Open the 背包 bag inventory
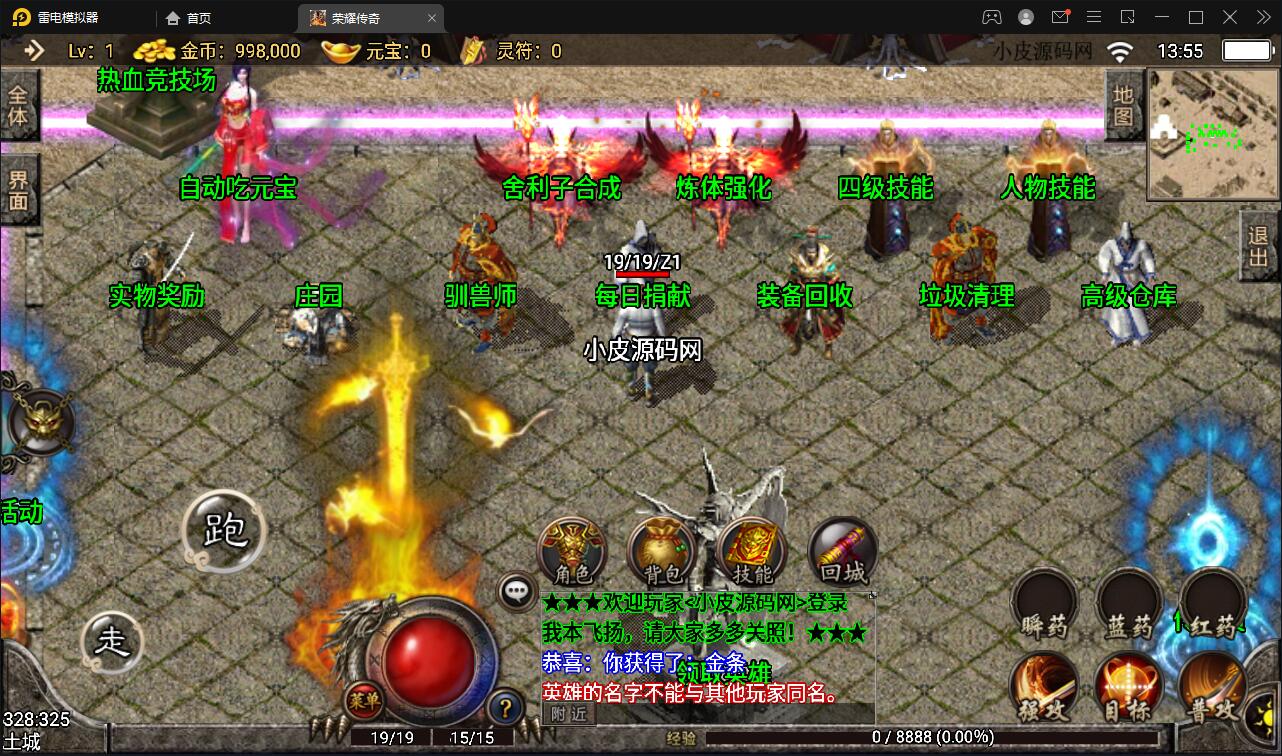The image size is (1282, 756). pos(661,551)
